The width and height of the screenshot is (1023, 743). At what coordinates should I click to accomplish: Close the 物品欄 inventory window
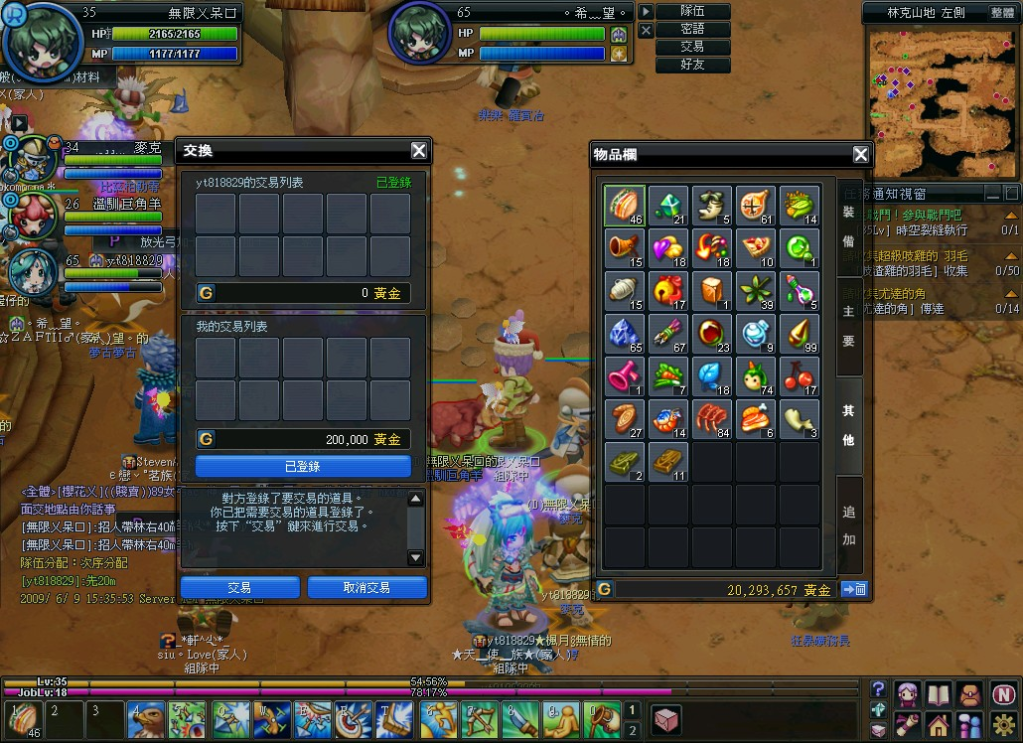click(x=860, y=154)
